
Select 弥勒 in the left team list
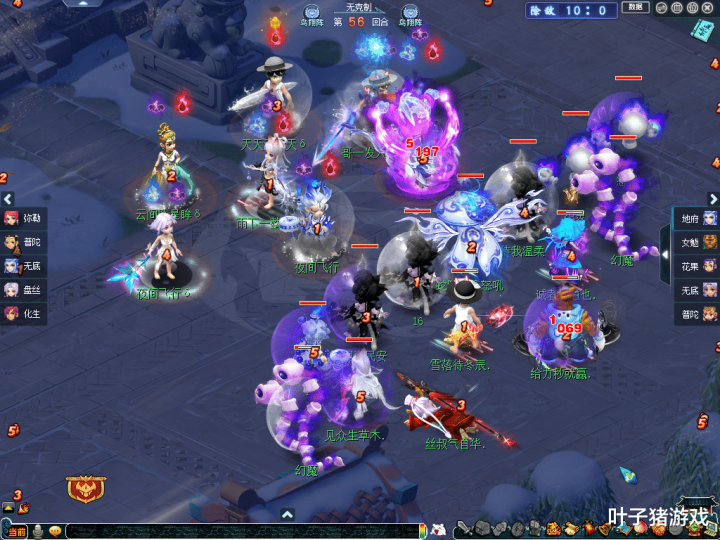(x=24, y=218)
